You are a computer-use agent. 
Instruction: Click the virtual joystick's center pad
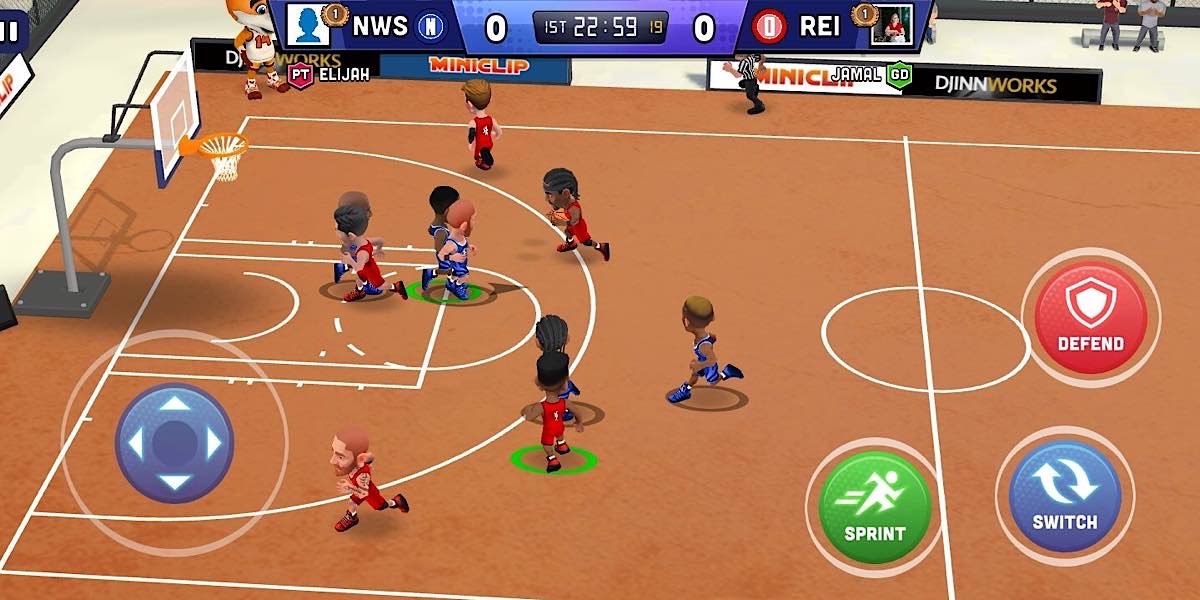pyautogui.click(x=175, y=442)
